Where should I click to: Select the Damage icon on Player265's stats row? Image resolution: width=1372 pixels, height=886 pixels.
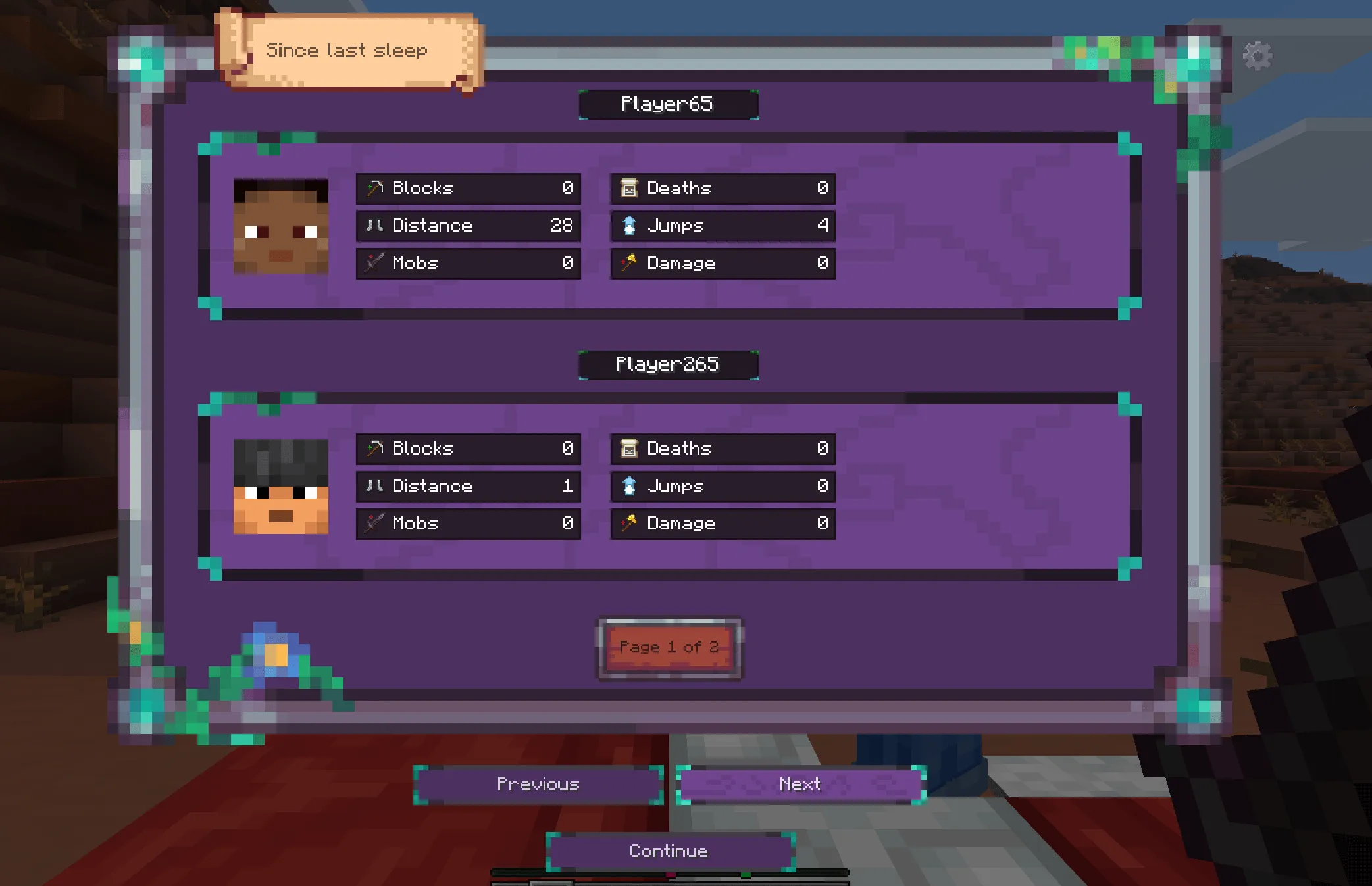tap(630, 524)
